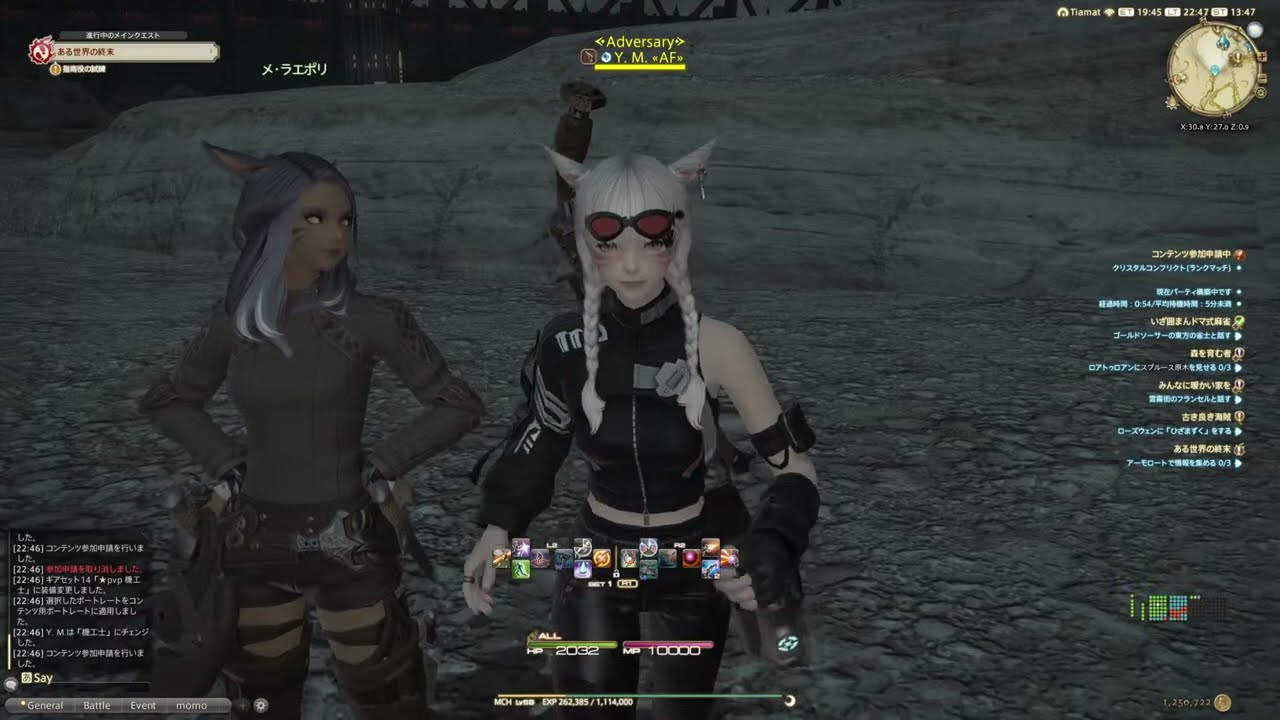Click the Doman Mahjong quest icon
The width and height of the screenshot is (1280, 720).
tap(1241, 322)
